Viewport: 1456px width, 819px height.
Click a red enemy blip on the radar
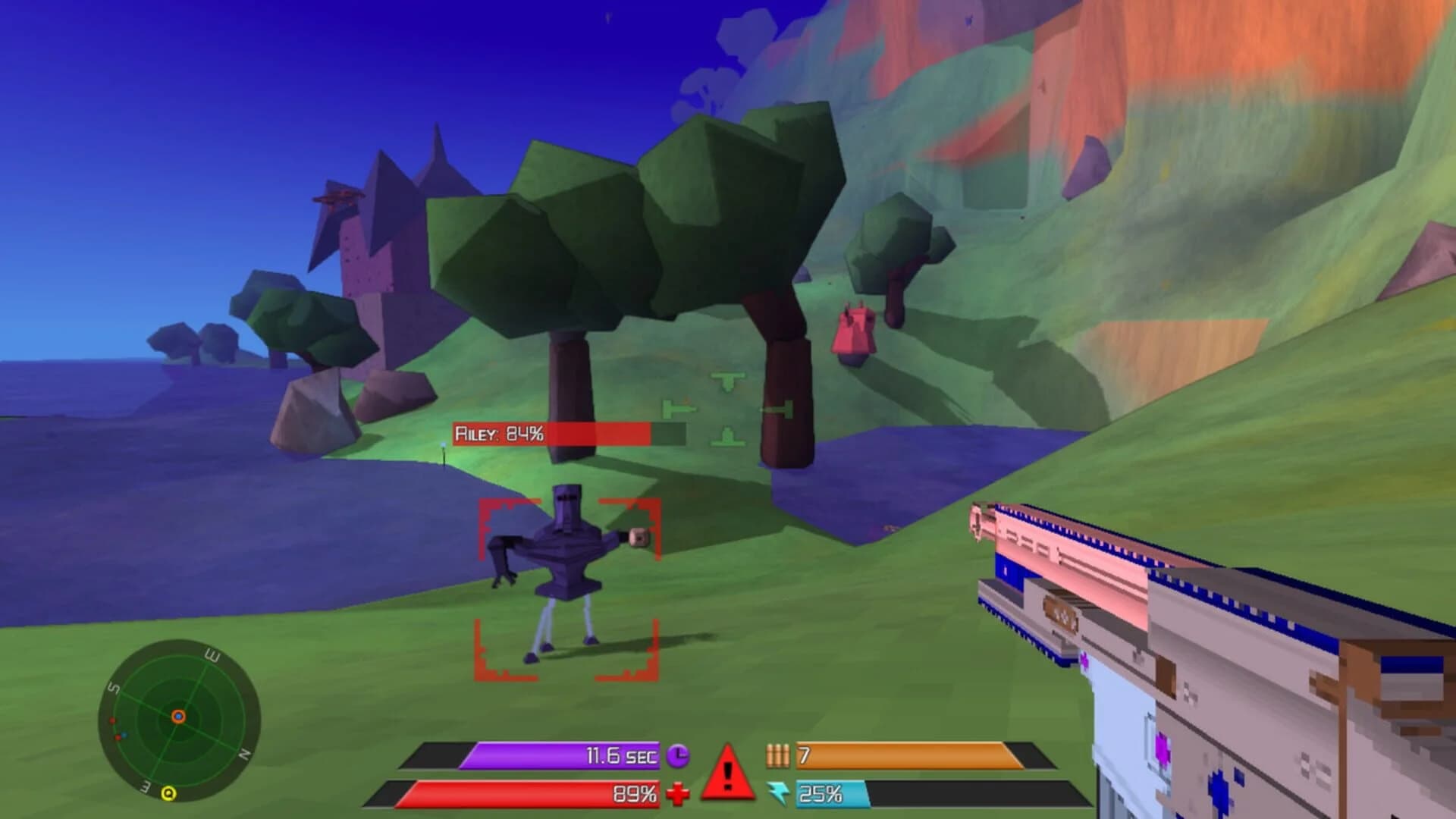tap(112, 720)
